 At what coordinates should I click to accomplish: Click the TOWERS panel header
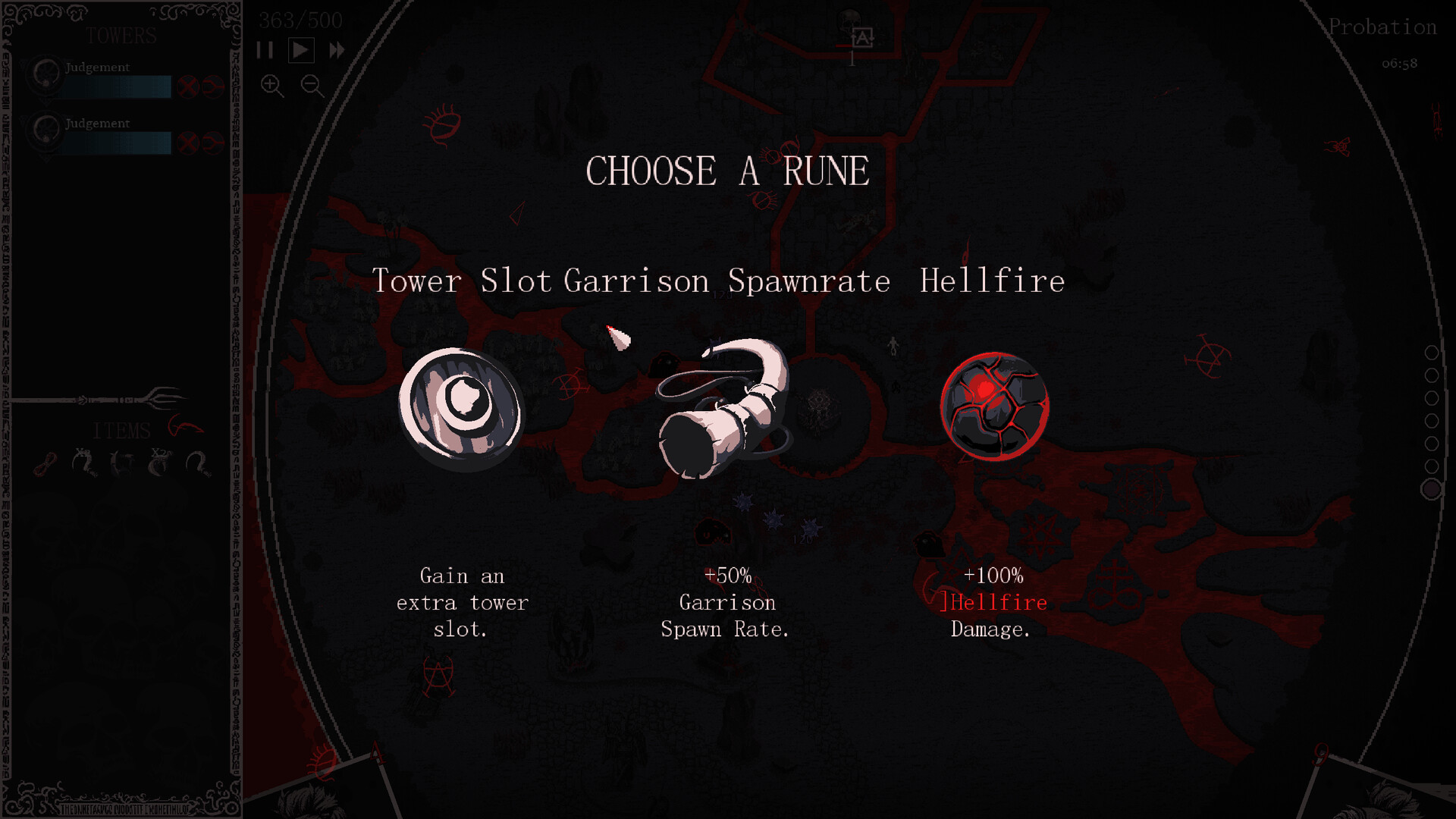click(x=121, y=36)
